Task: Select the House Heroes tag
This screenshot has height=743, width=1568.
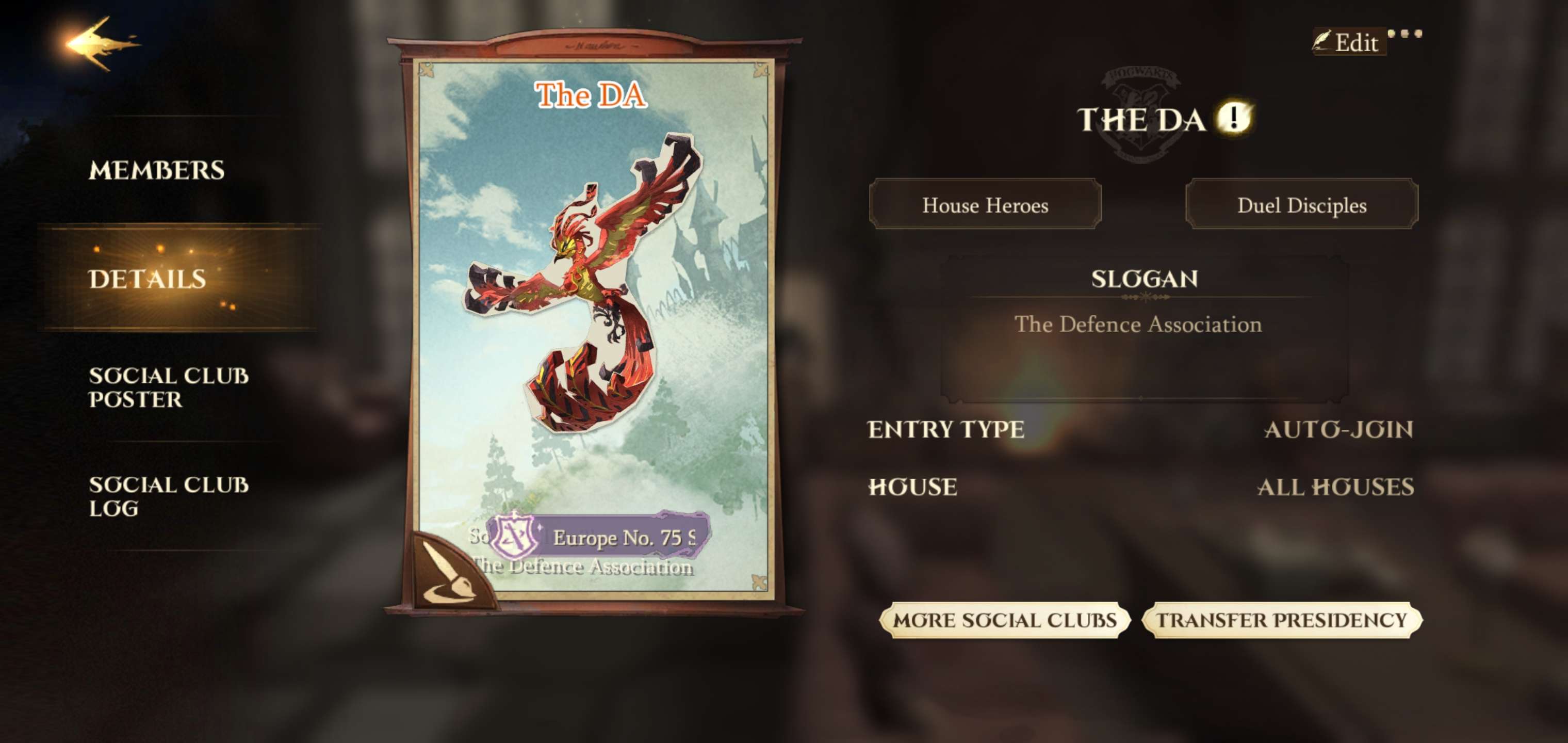Action: 985,205
